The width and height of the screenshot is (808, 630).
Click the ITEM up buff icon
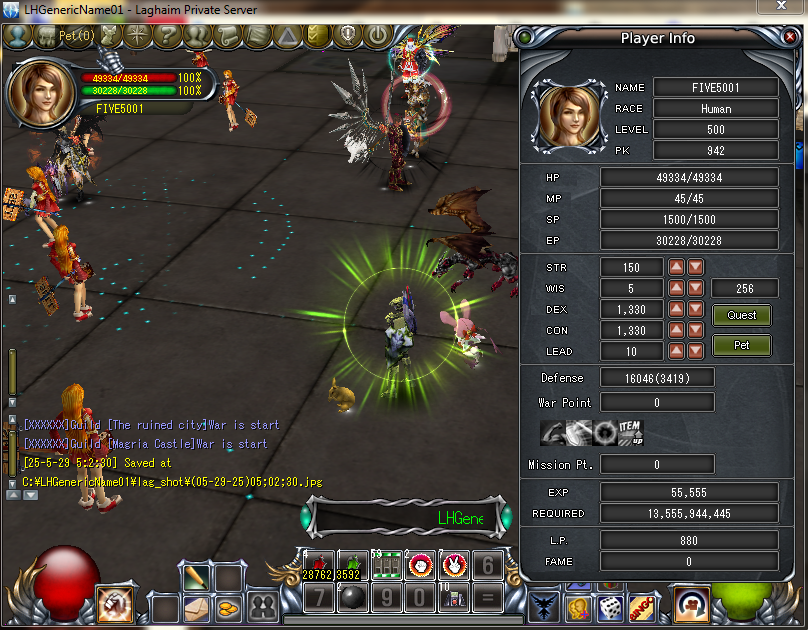coord(629,432)
